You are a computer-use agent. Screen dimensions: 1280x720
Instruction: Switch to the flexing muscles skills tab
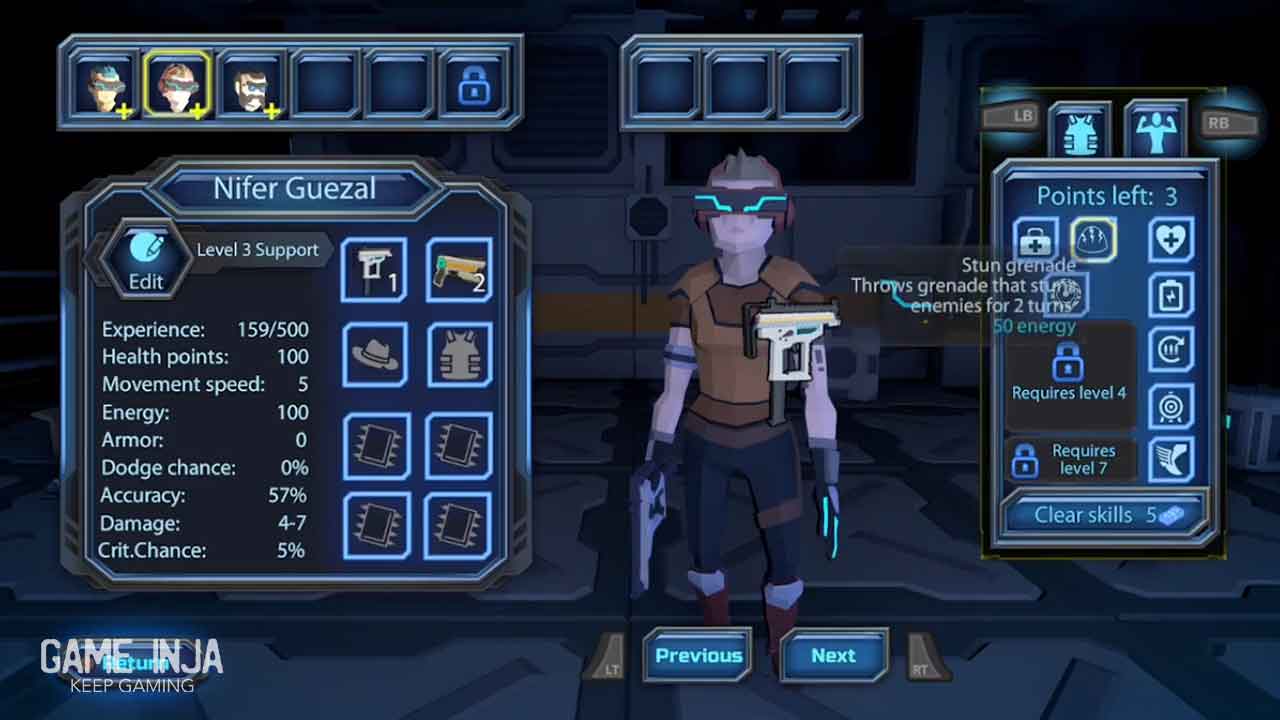click(1155, 129)
